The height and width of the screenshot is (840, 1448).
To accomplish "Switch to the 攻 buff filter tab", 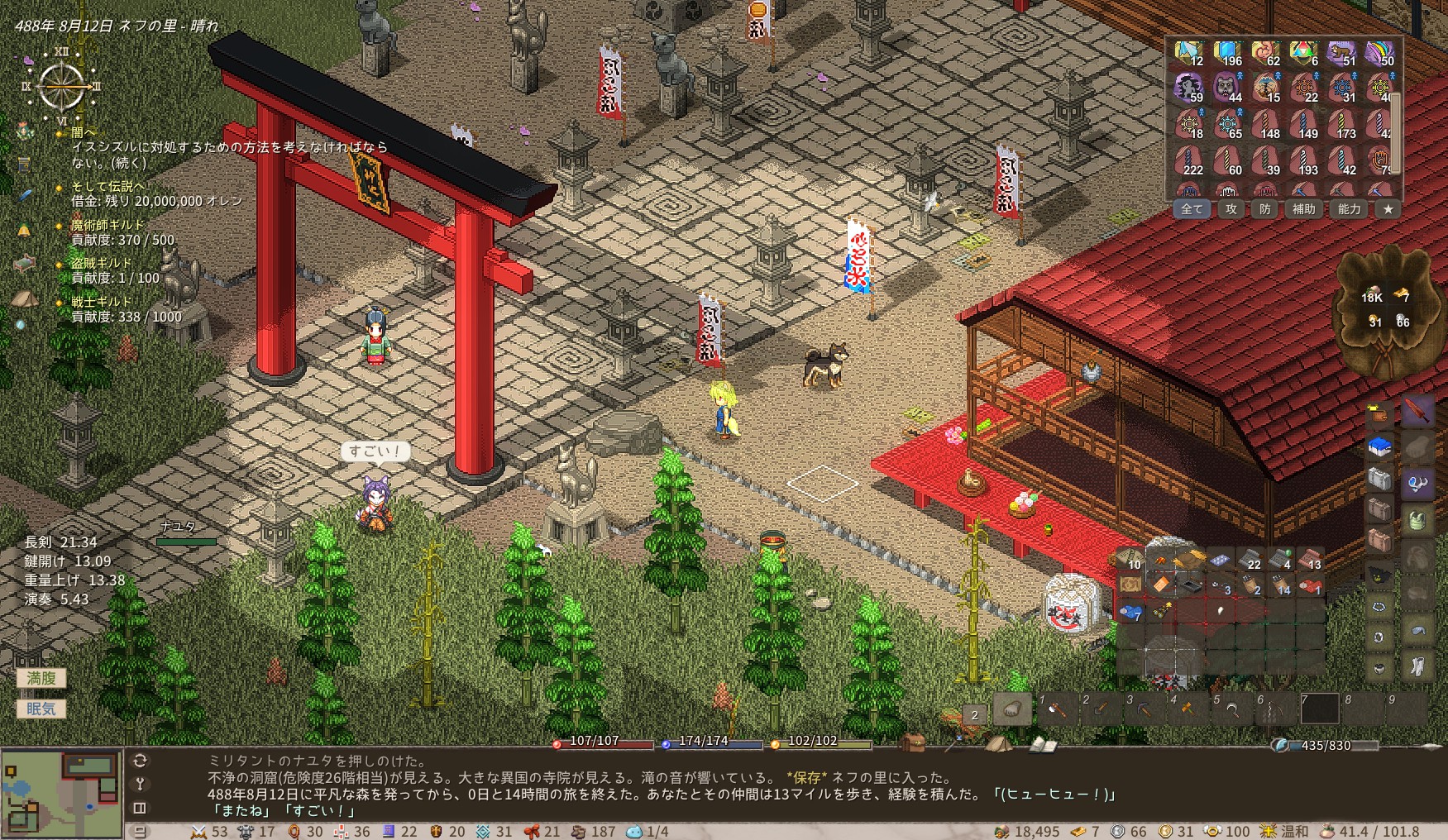I will pos(1231,209).
